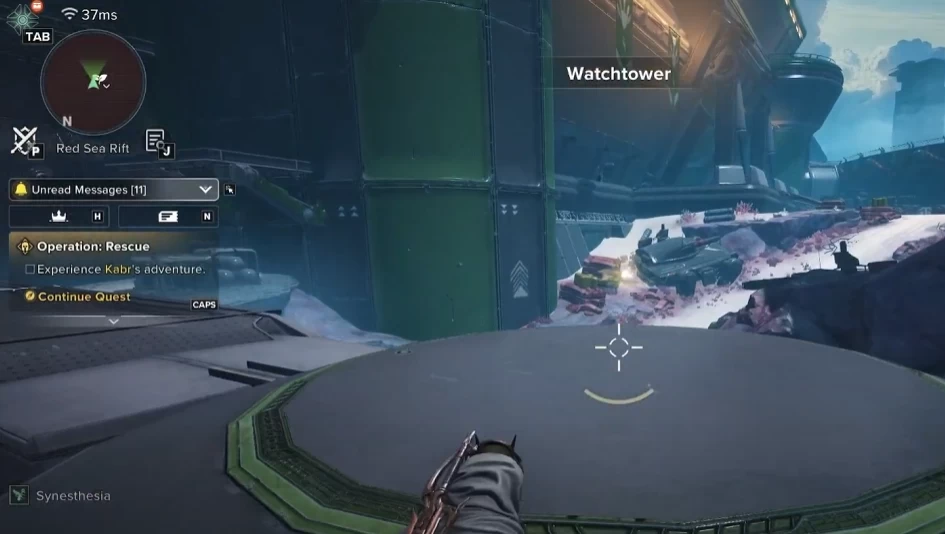
Task: Select the crown icon button
Action: click(58, 216)
